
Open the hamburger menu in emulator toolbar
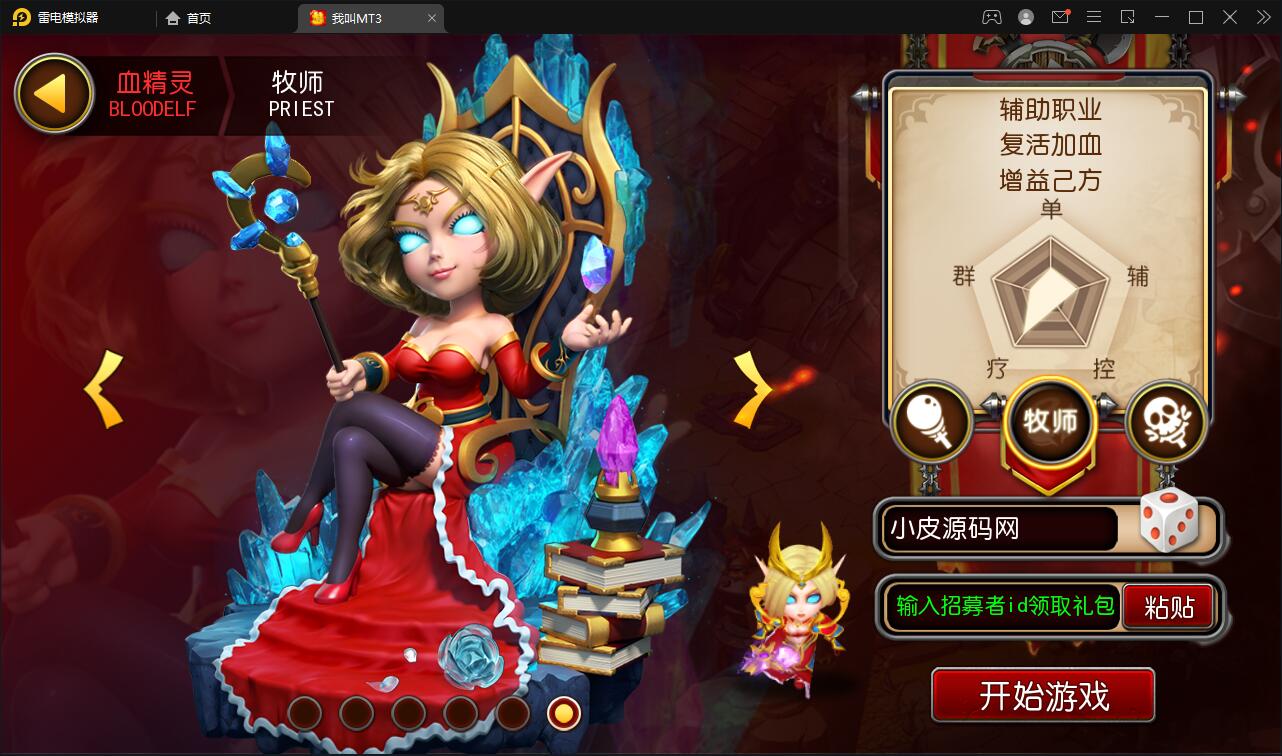tap(1094, 17)
